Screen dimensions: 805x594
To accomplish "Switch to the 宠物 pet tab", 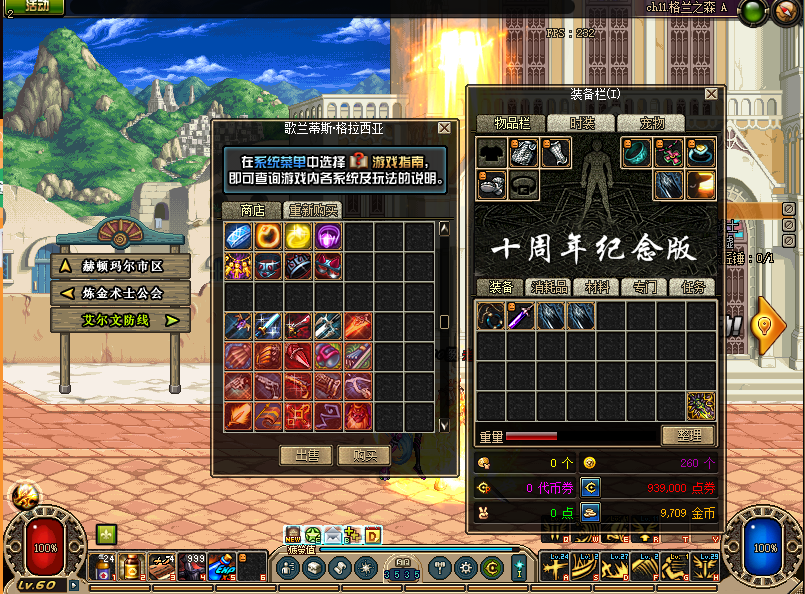I will click(x=652, y=123).
